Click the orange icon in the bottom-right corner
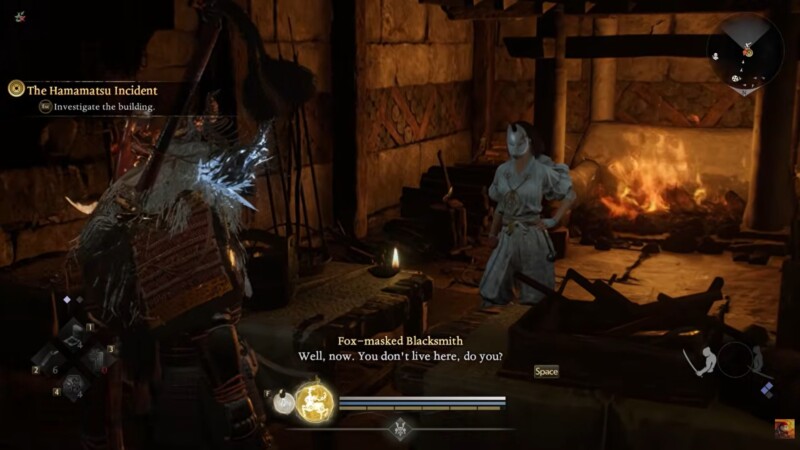 [784, 428]
